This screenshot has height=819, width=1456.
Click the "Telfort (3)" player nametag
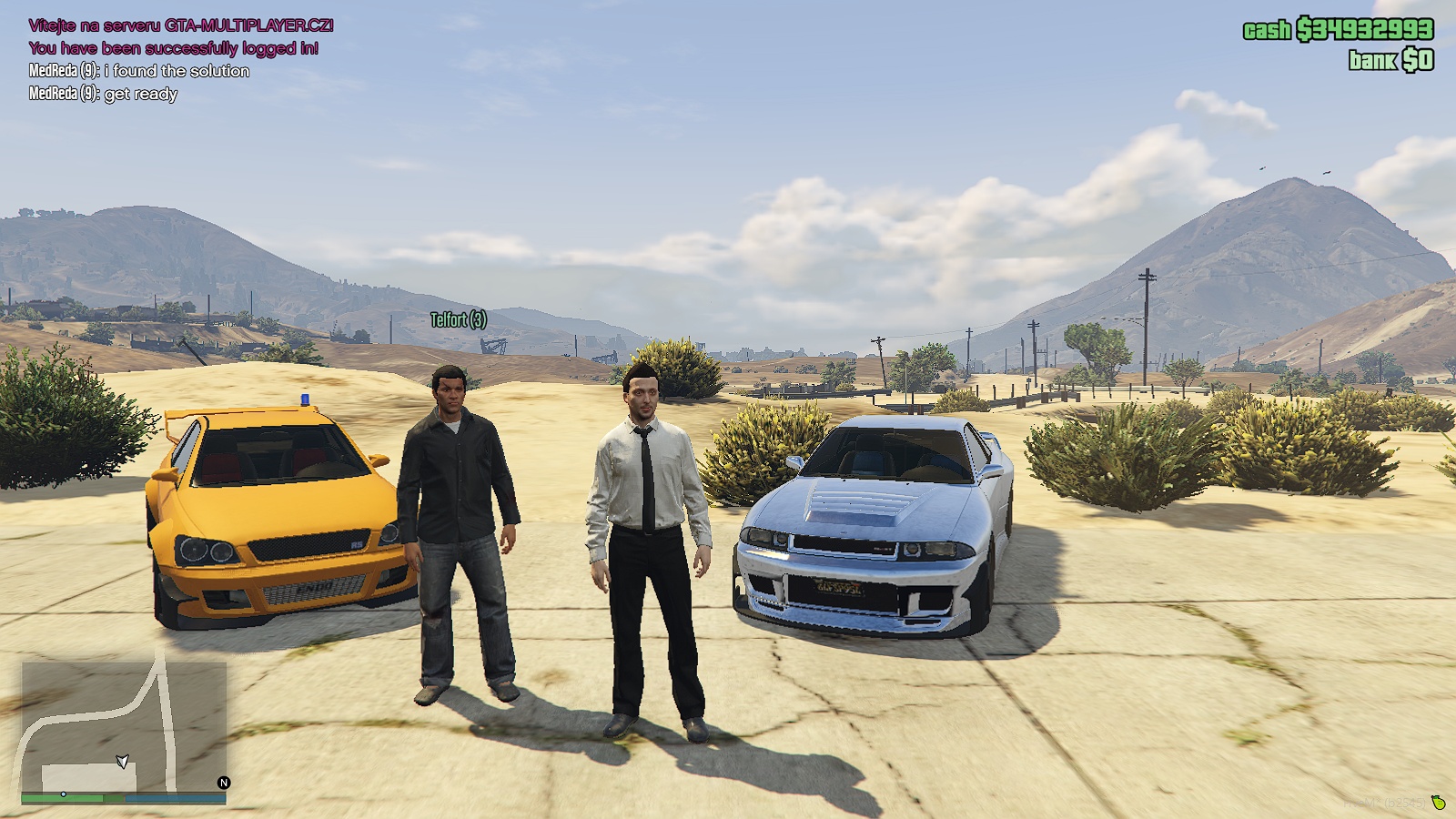coord(458,320)
